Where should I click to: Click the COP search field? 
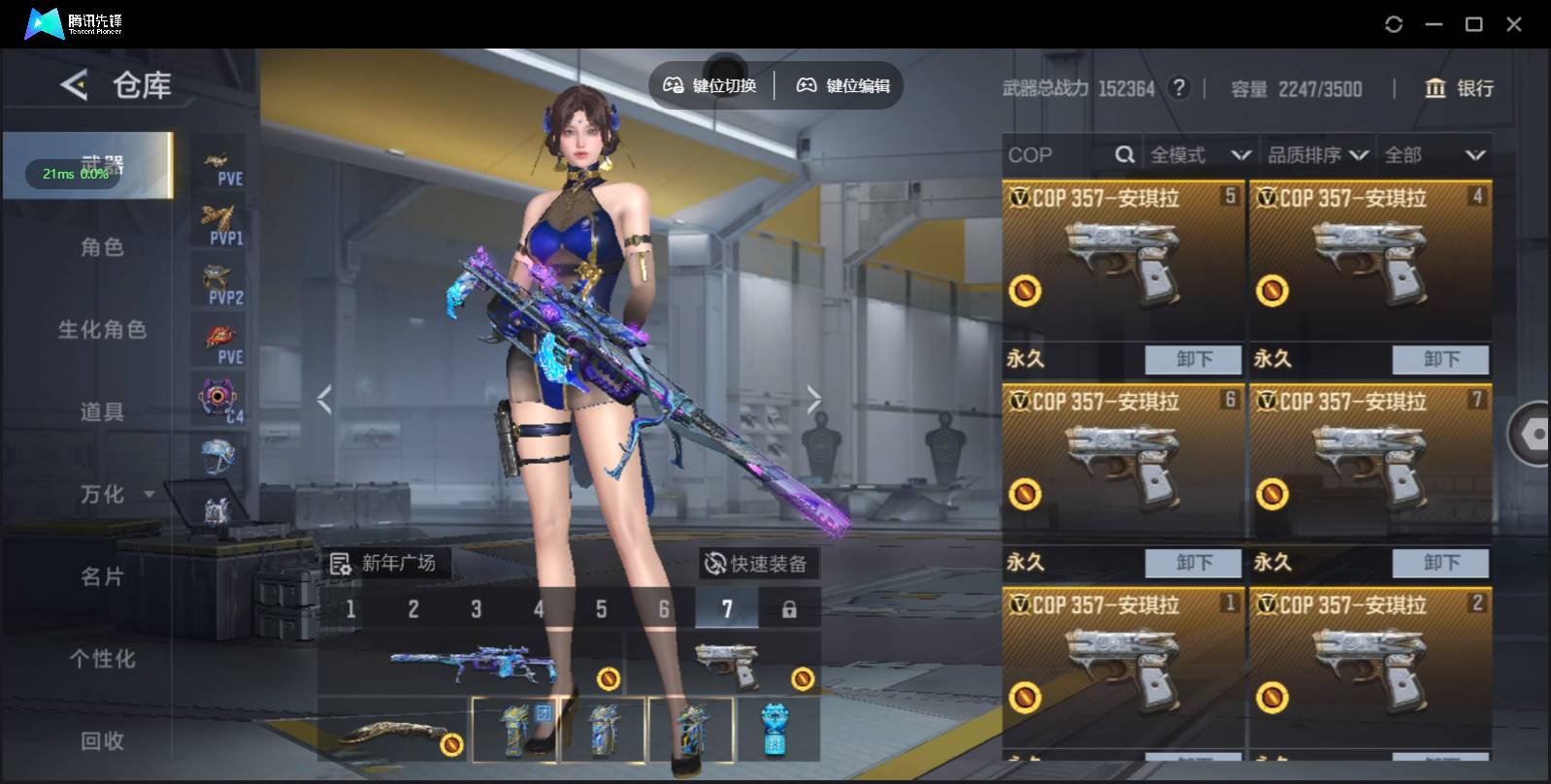(x=1058, y=155)
